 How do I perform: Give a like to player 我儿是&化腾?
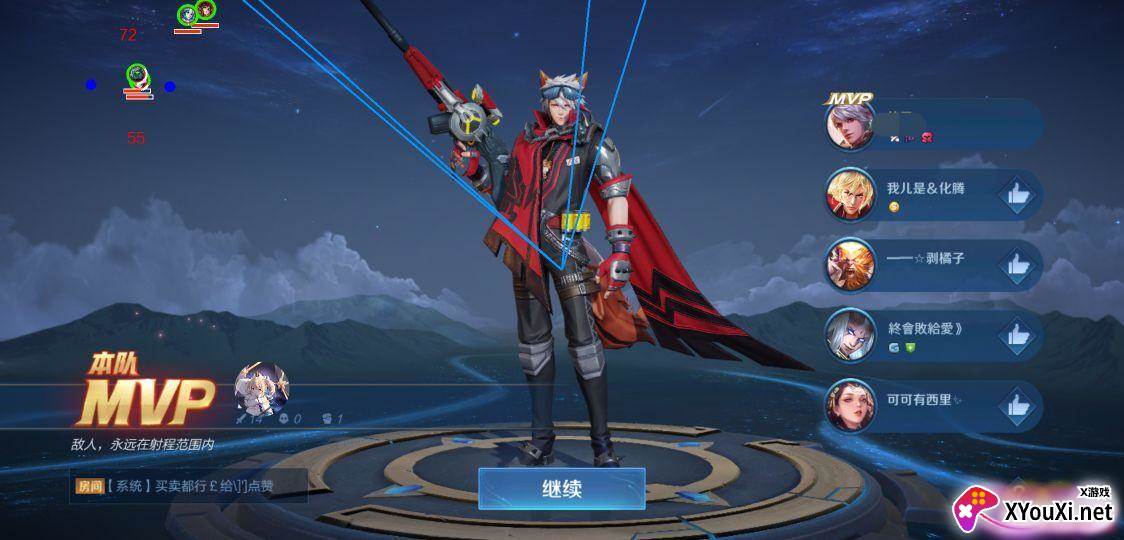click(x=1018, y=195)
